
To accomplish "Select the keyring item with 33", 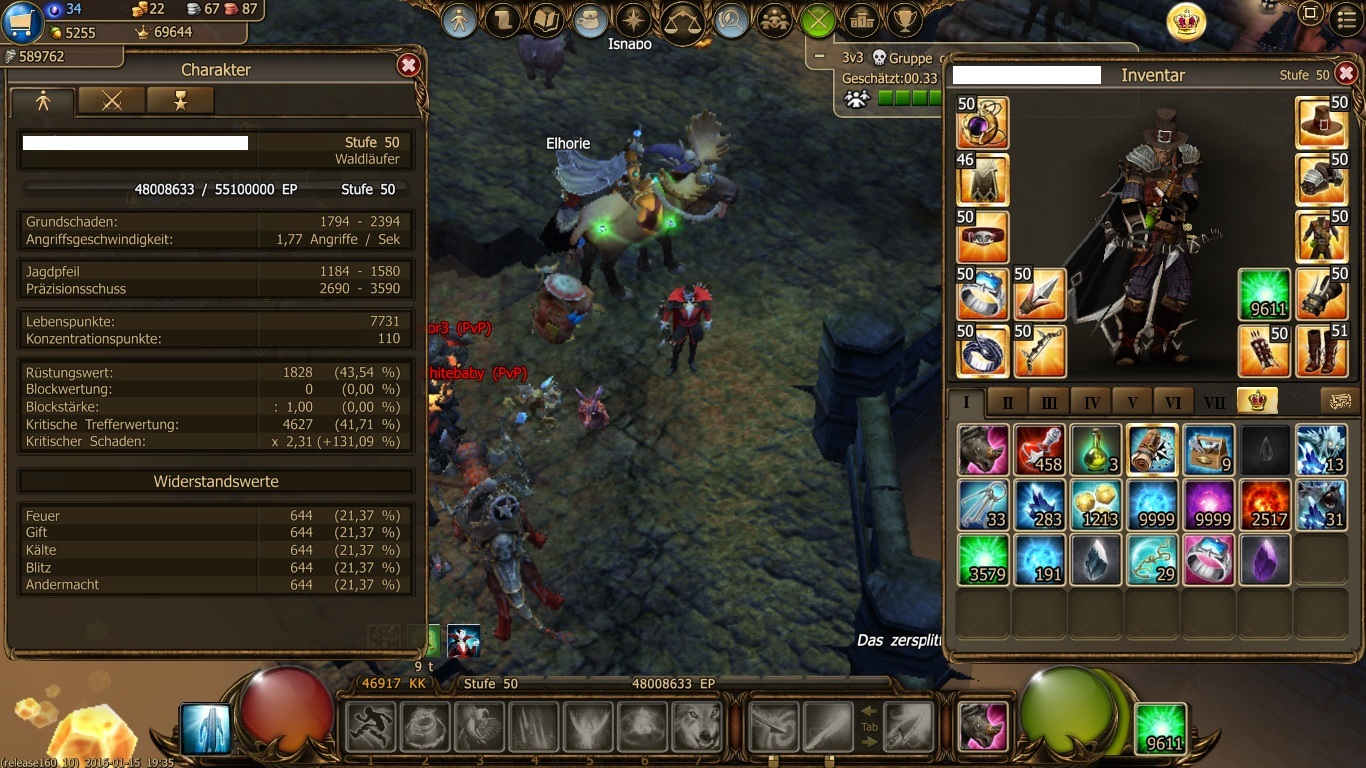I will (983, 505).
